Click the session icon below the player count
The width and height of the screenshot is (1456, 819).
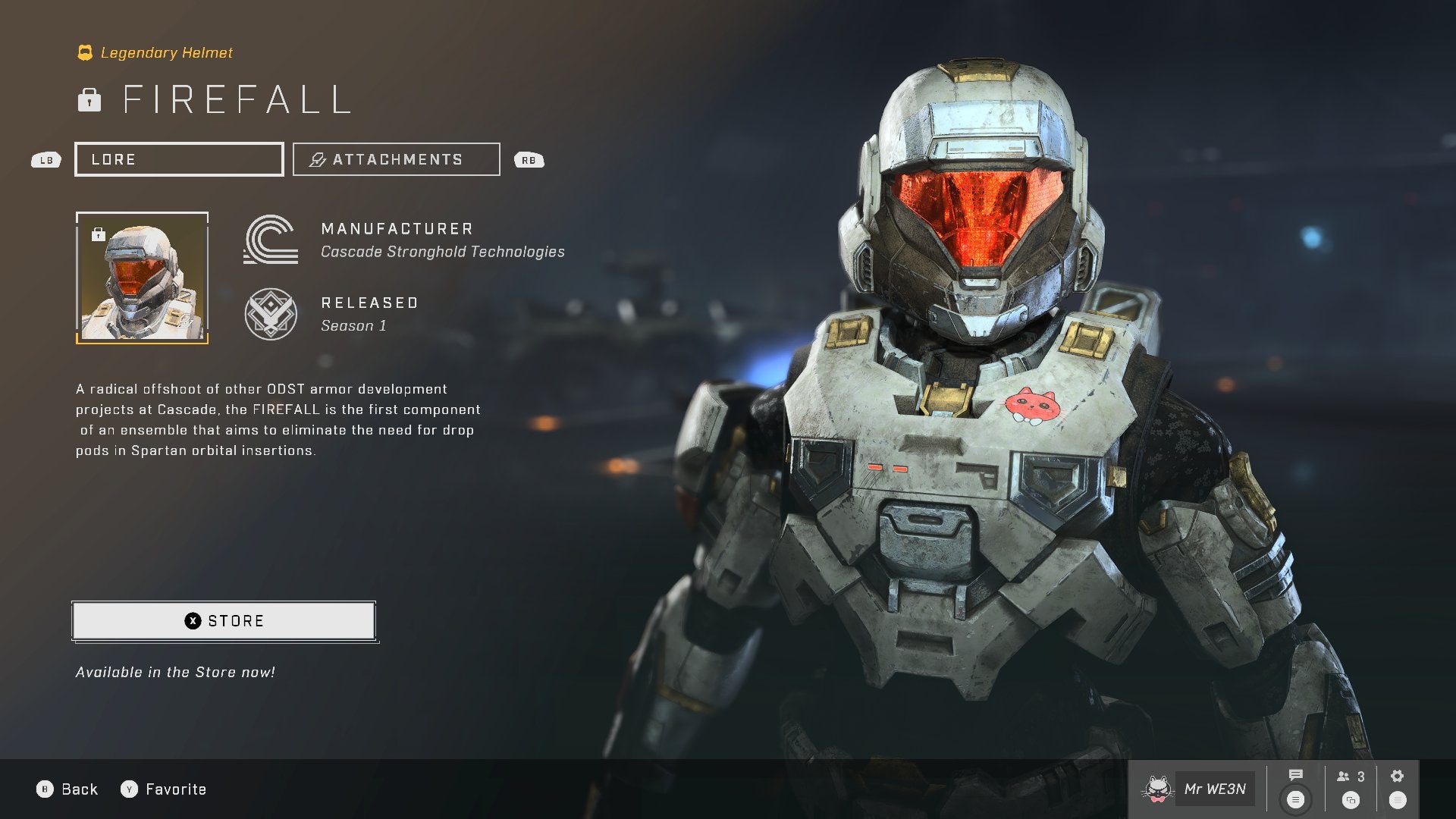click(1351, 801)
